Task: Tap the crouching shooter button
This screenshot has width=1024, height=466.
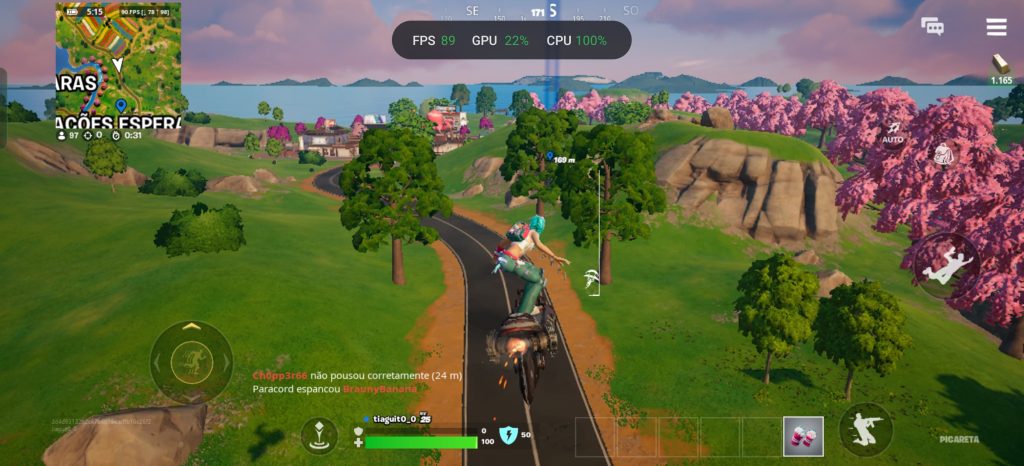Action: click(865, 430)
